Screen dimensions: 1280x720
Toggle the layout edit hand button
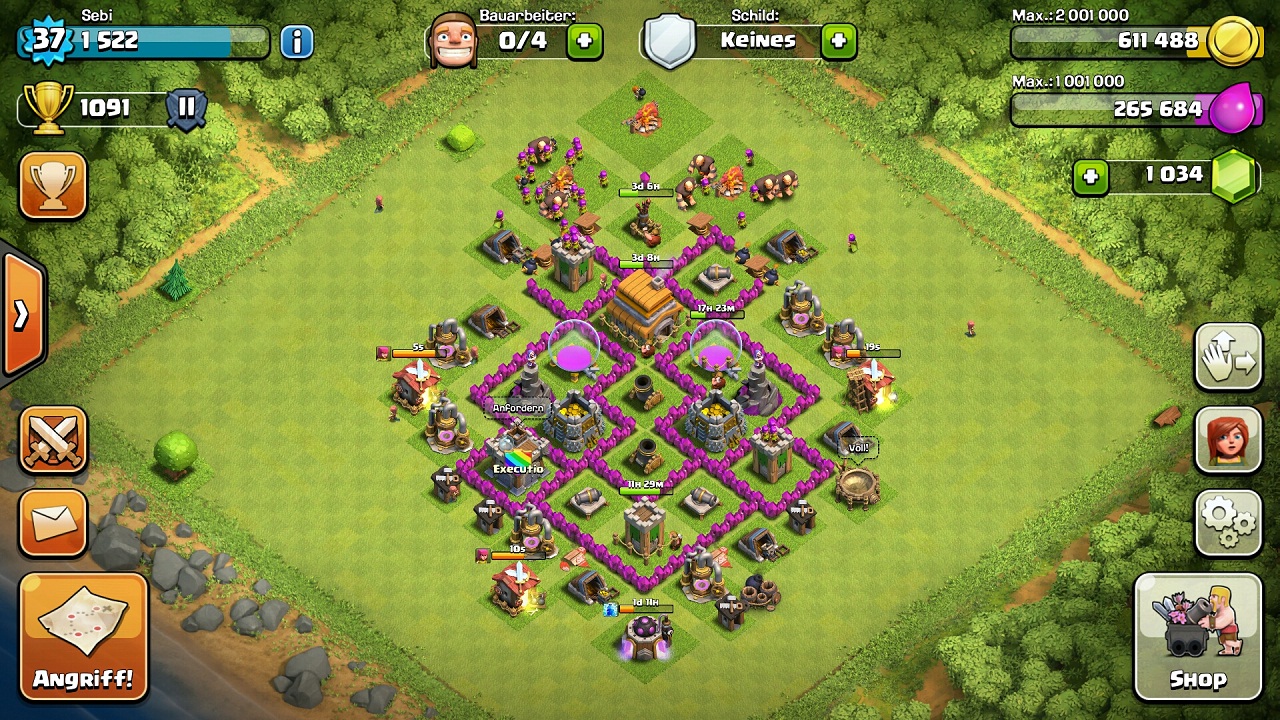pyautogui.click(x=1228, y=357)
